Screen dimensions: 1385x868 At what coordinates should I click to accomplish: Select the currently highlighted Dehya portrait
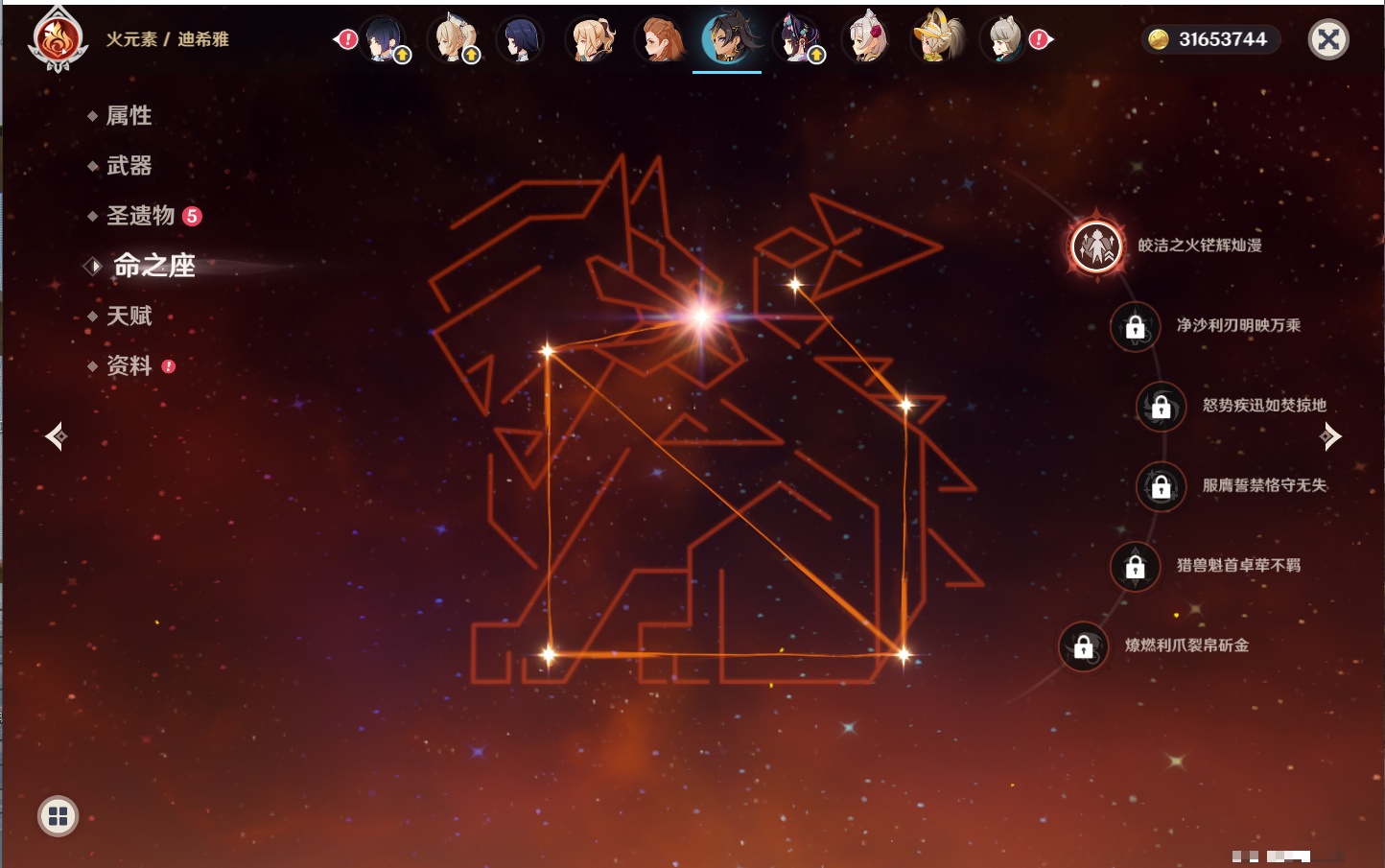click(x=727, y=39)
